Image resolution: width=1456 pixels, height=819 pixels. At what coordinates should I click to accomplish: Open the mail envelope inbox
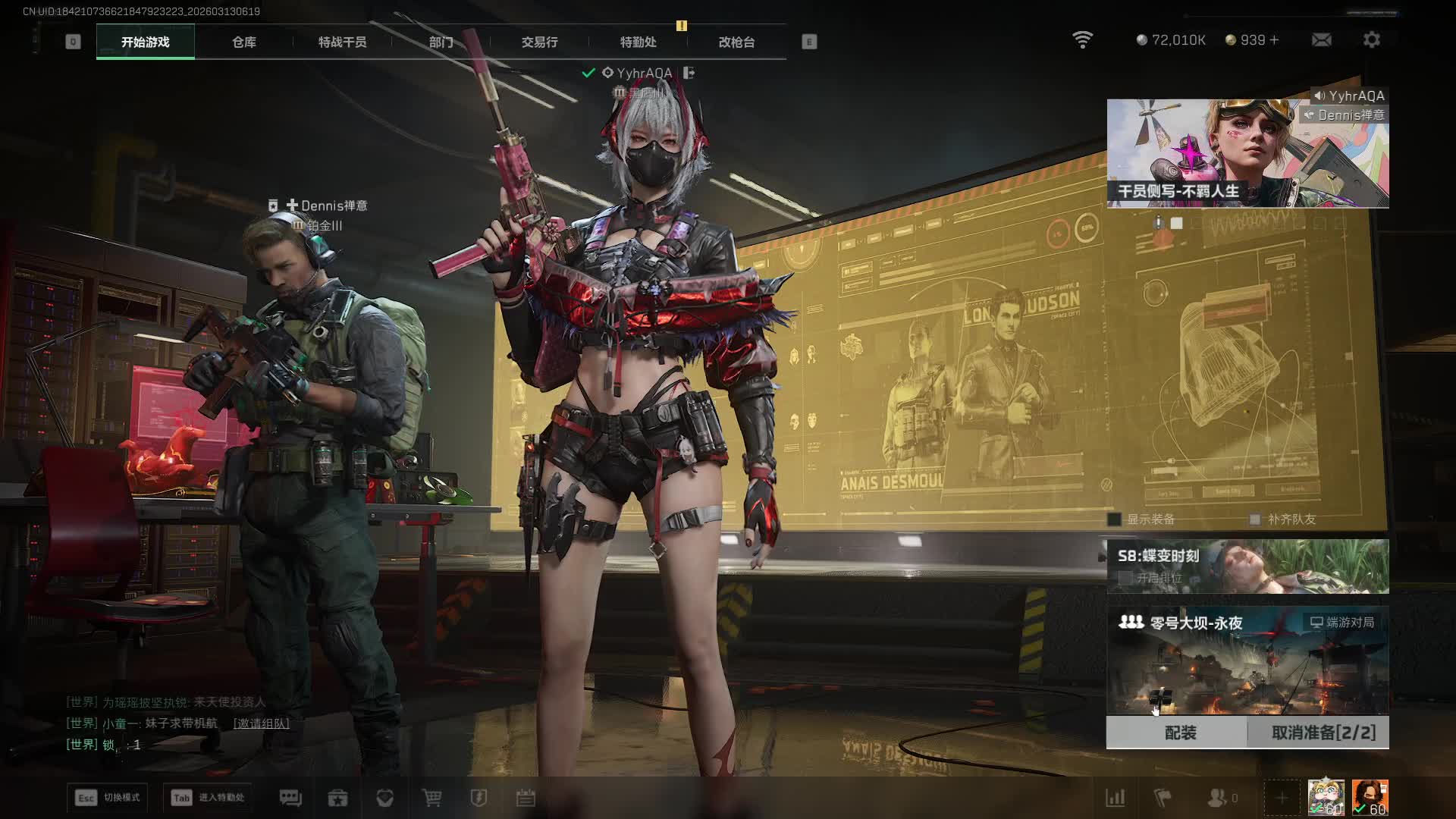(1321, 39)
